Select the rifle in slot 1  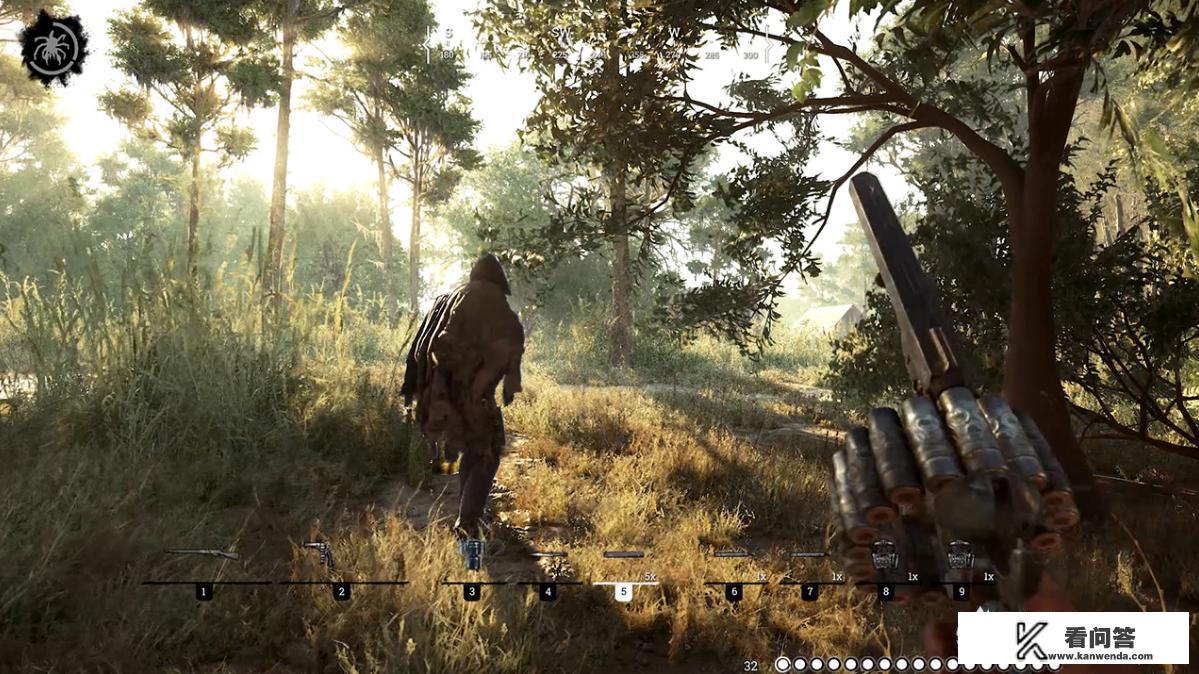(x=204, y=554)
